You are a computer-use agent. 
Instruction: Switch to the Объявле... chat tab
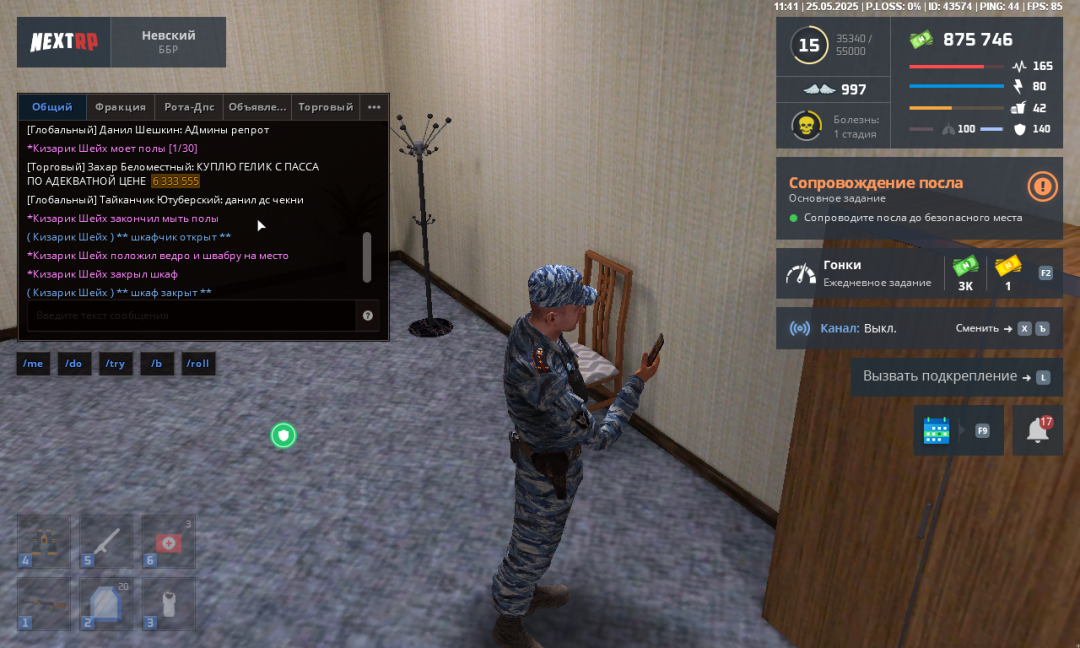pyautogui.click(x=257, y=107)
